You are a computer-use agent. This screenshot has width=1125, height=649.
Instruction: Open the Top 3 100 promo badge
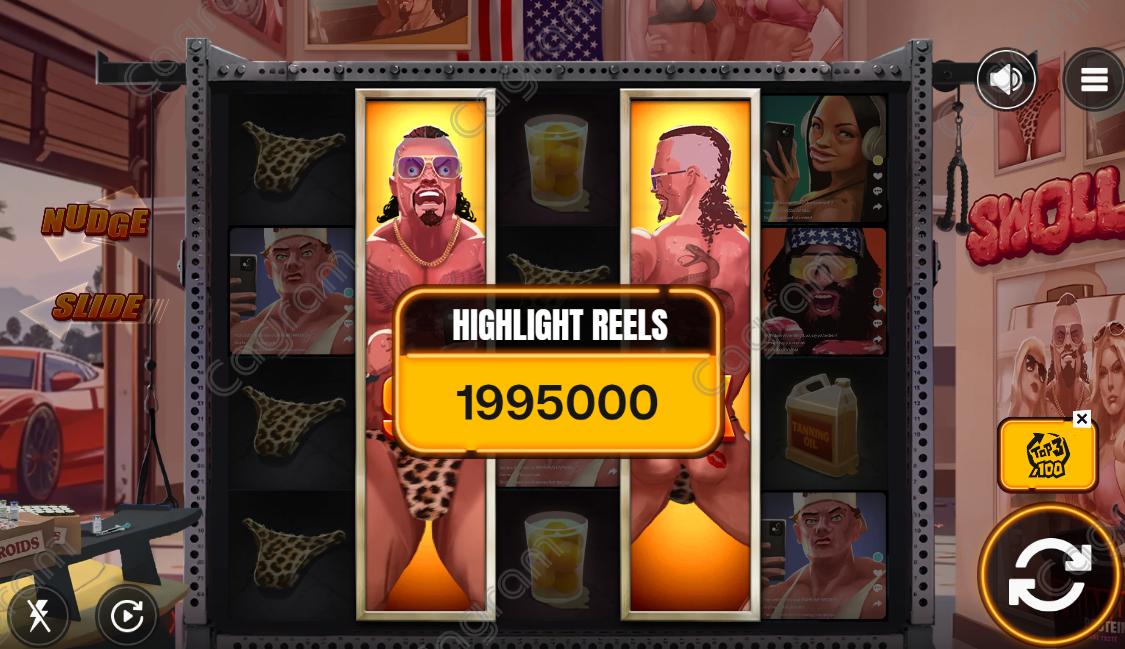[x=1046, y=457]
